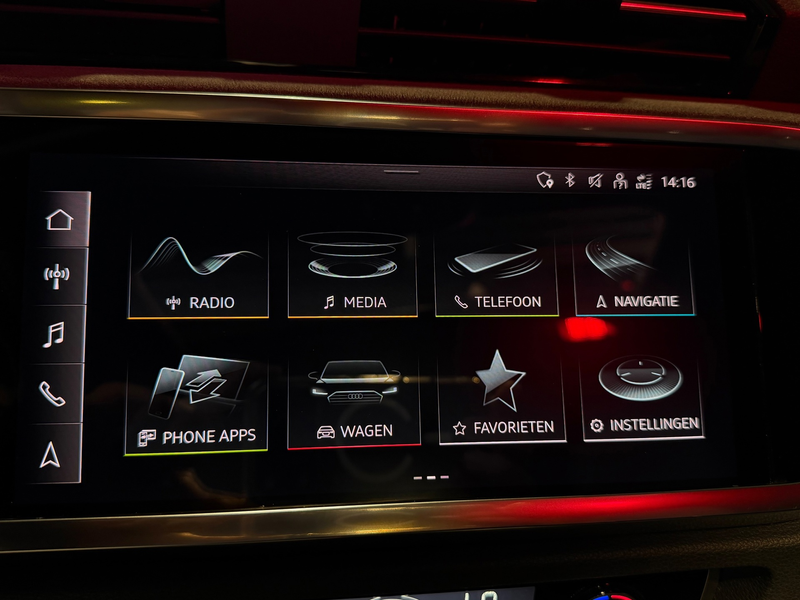Go to Instellingen settings tile
Screen dimensions: 800x600
point(642,393)
